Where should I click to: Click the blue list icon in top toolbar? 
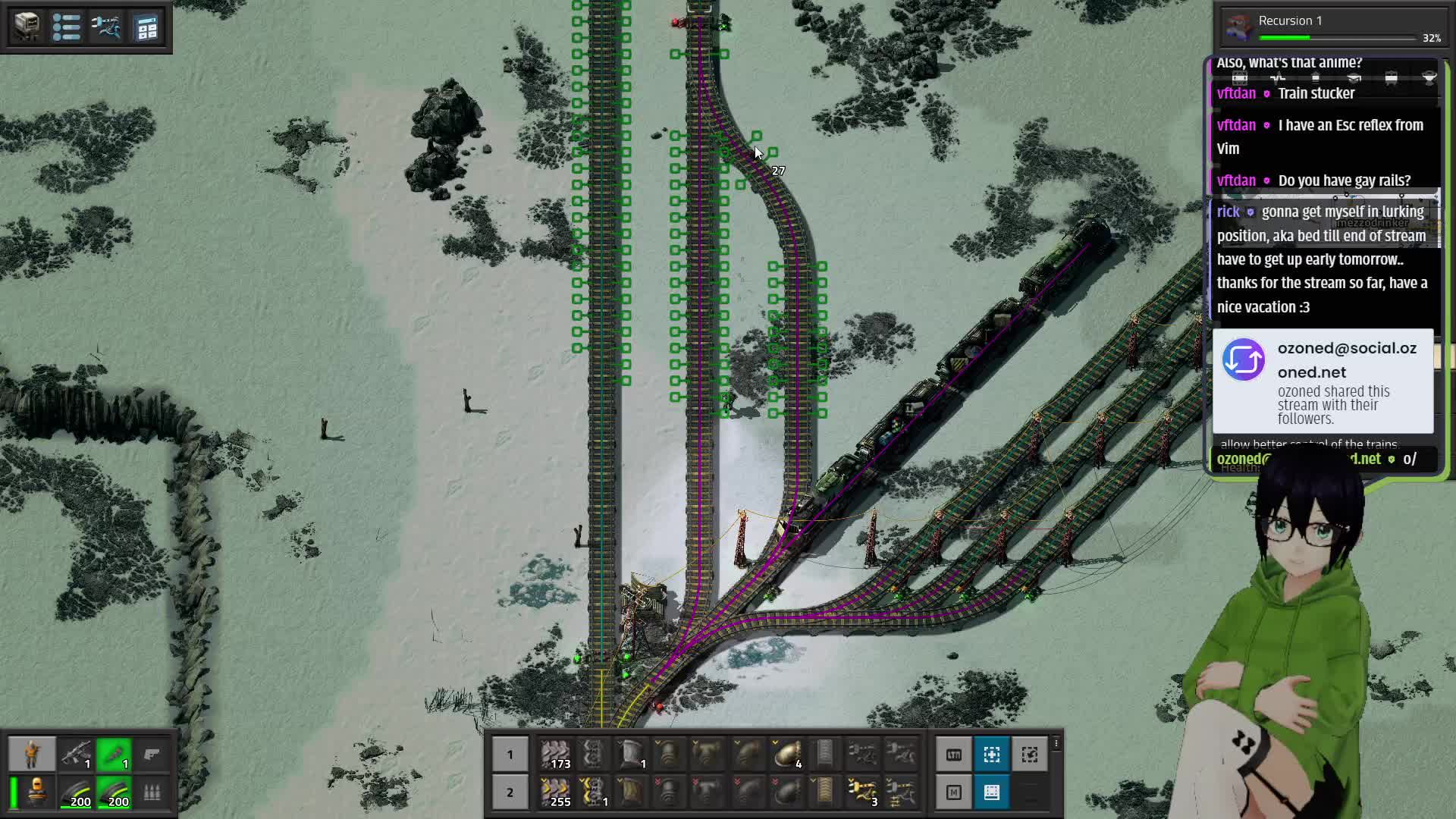[67, 27]
